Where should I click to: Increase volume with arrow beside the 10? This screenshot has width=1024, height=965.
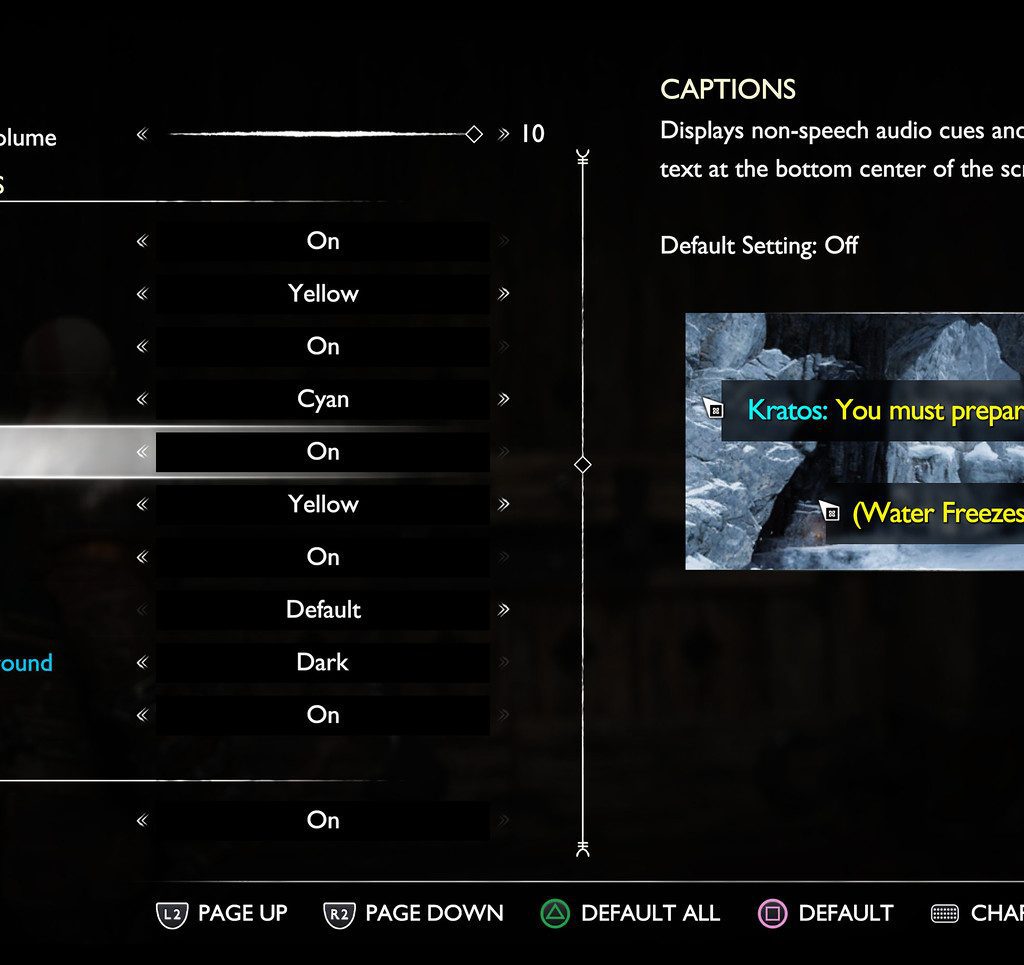503,134
